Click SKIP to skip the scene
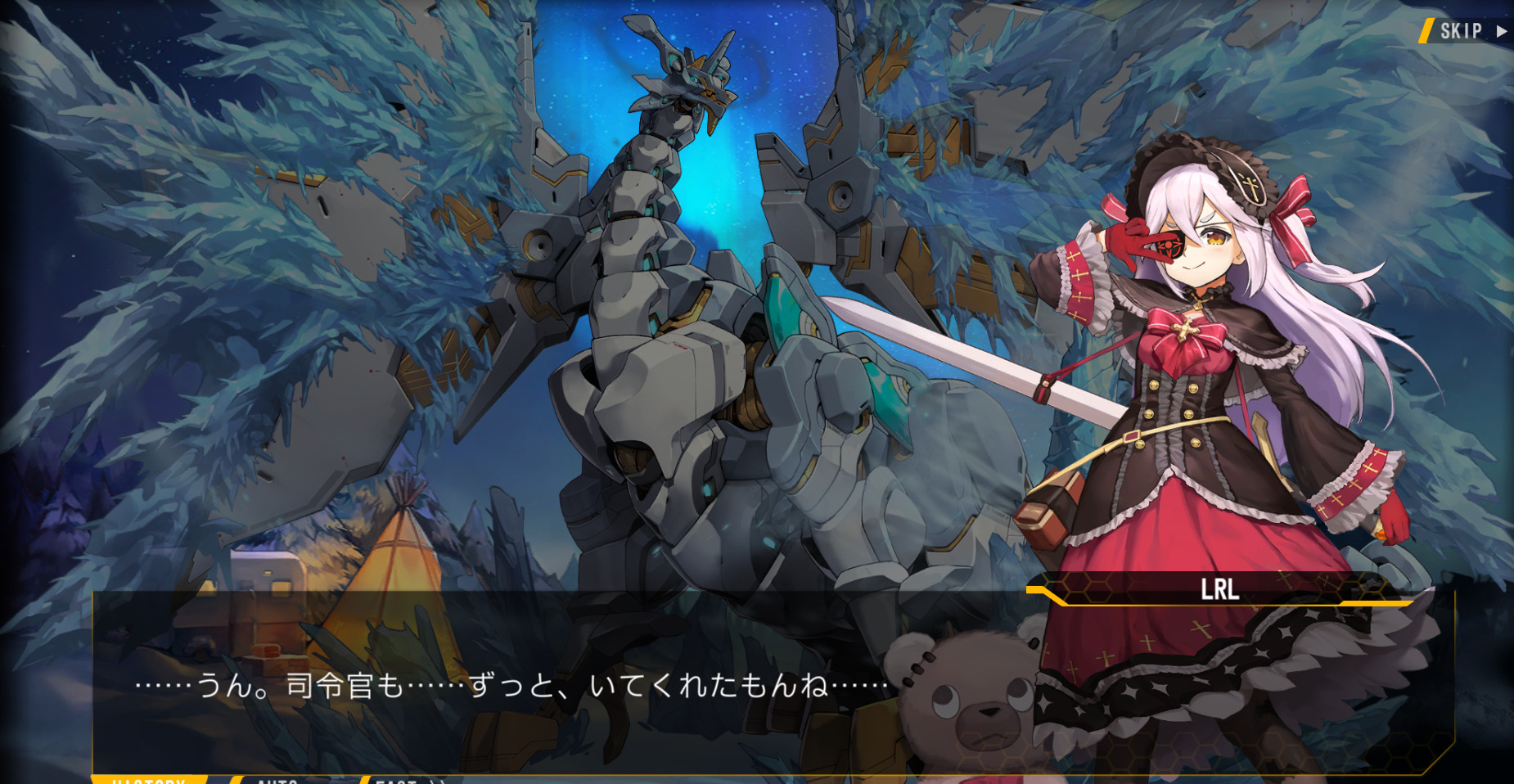 1462,31
